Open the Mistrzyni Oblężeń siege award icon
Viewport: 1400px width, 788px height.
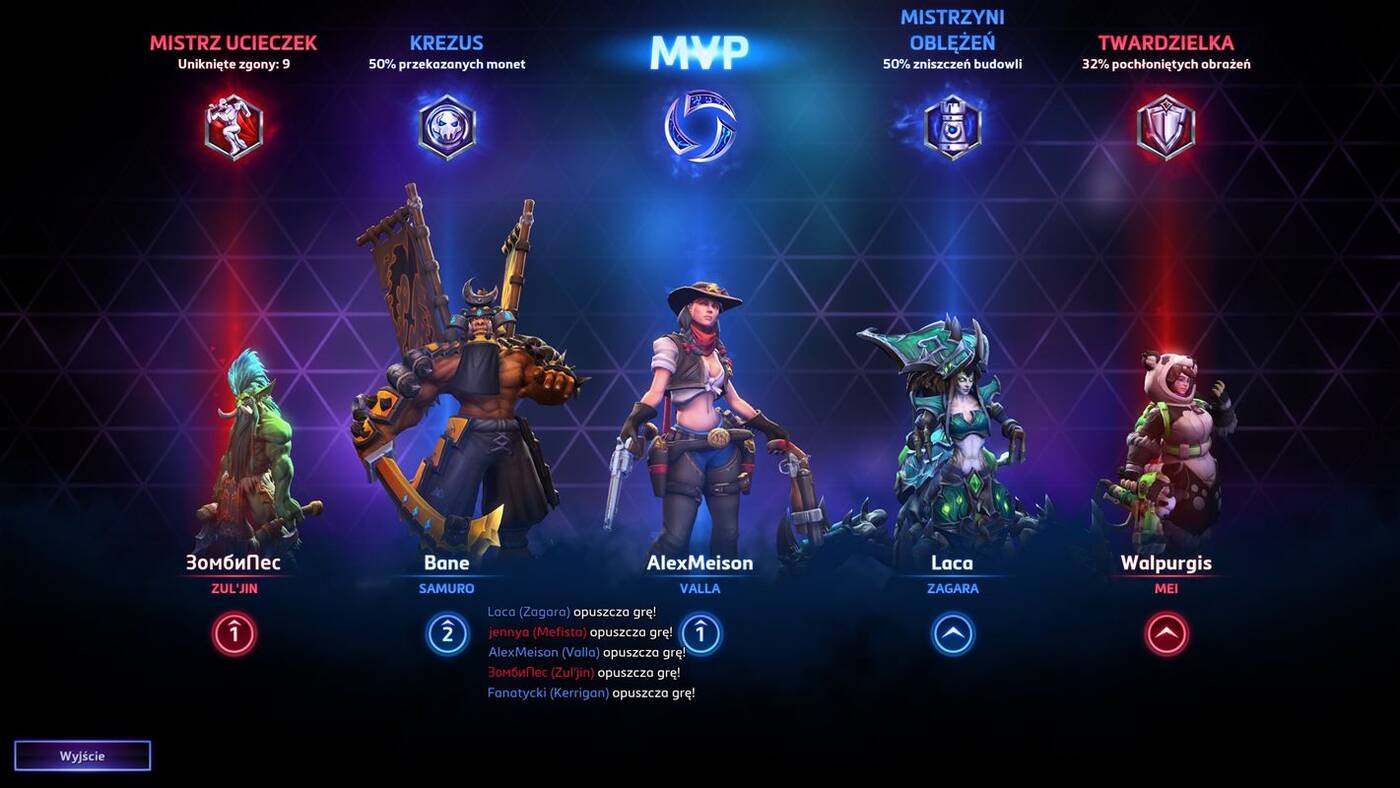950,125
